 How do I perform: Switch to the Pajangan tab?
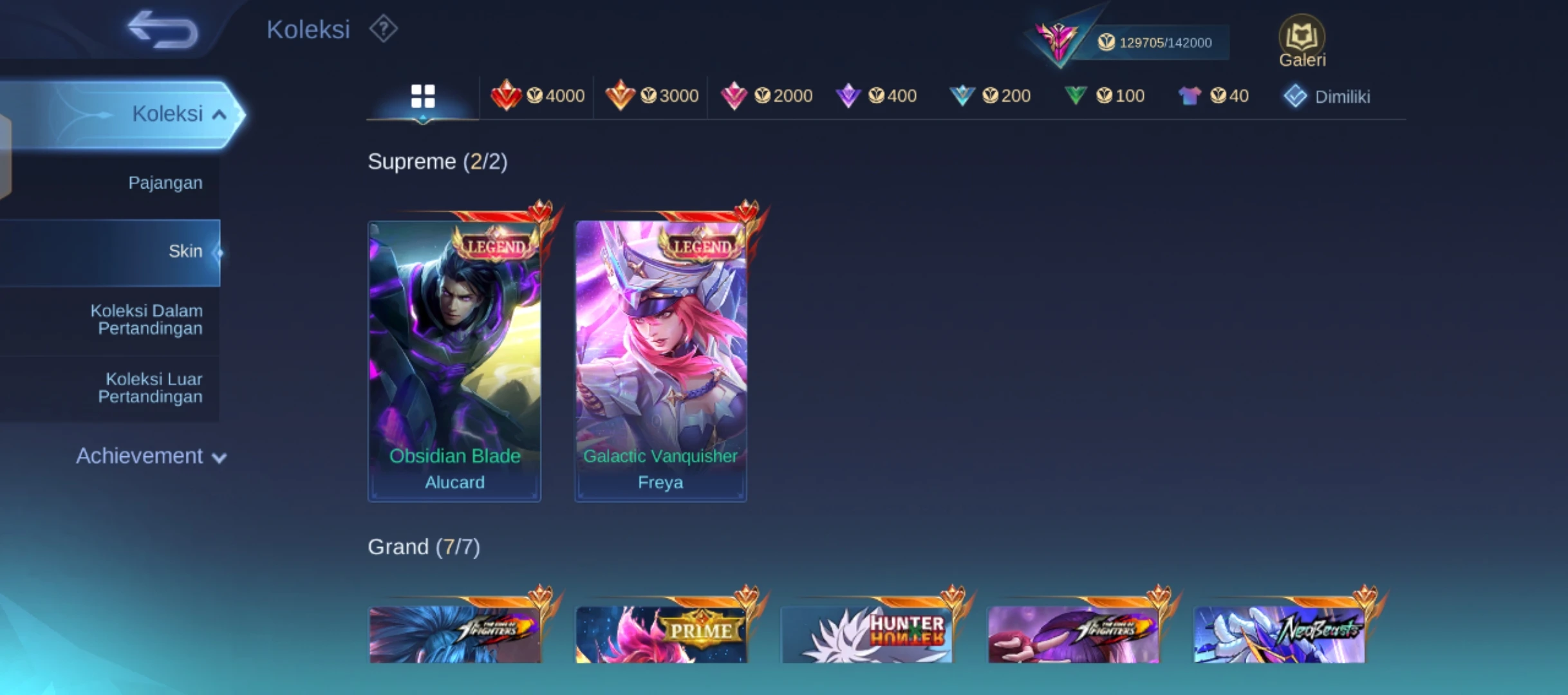tap(165, 182)
